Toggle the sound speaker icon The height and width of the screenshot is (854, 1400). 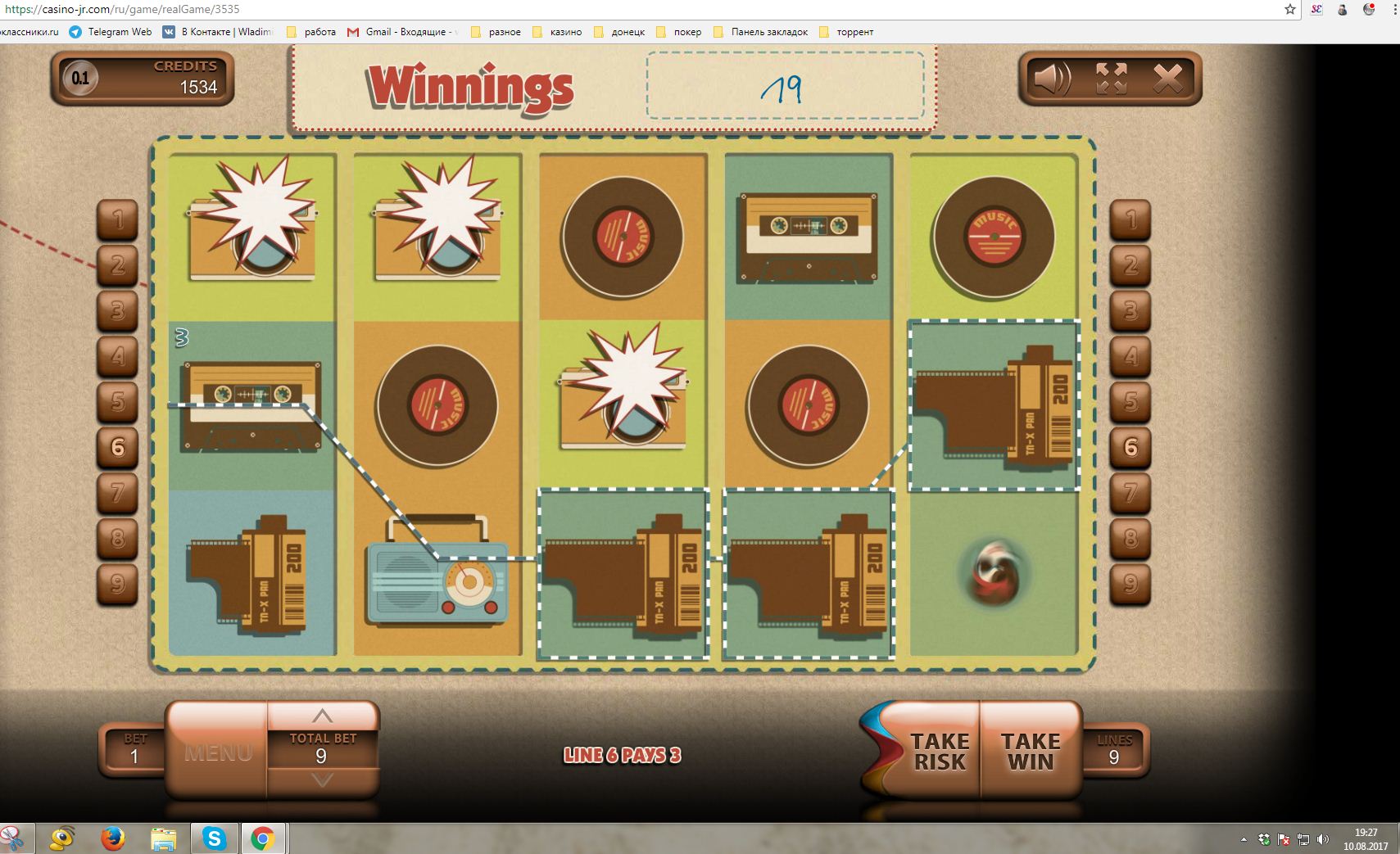(x=1052, y=79)
